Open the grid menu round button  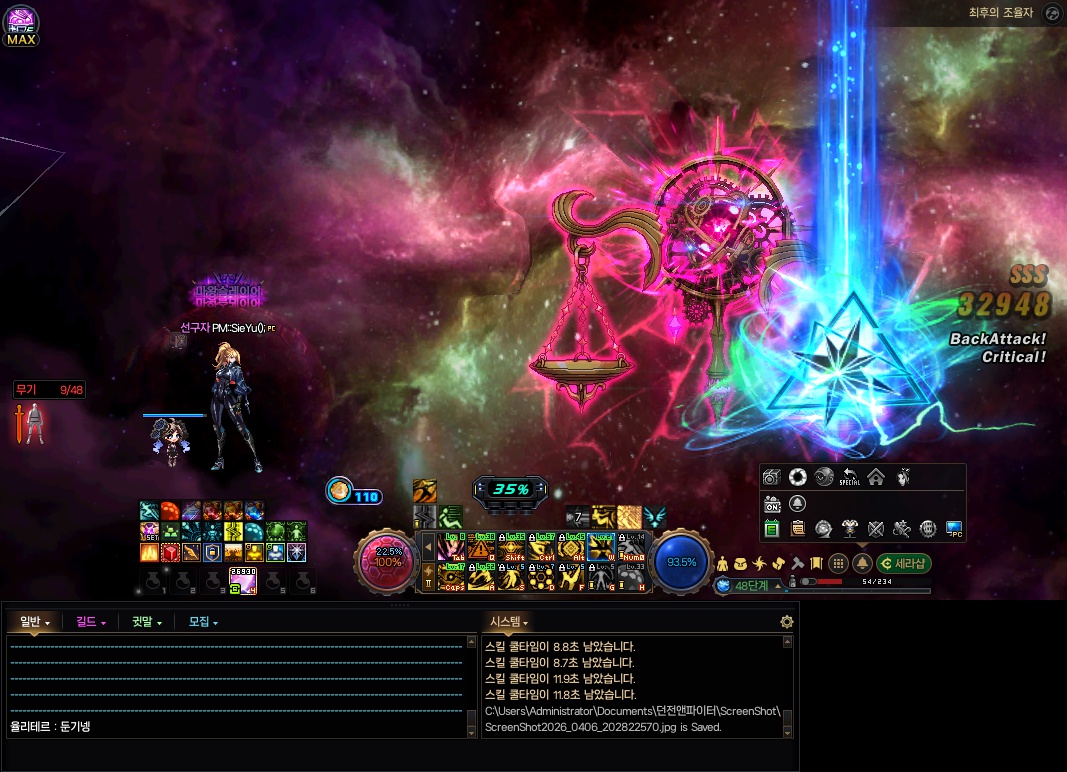pyautogui.click(x=839, y=563)
